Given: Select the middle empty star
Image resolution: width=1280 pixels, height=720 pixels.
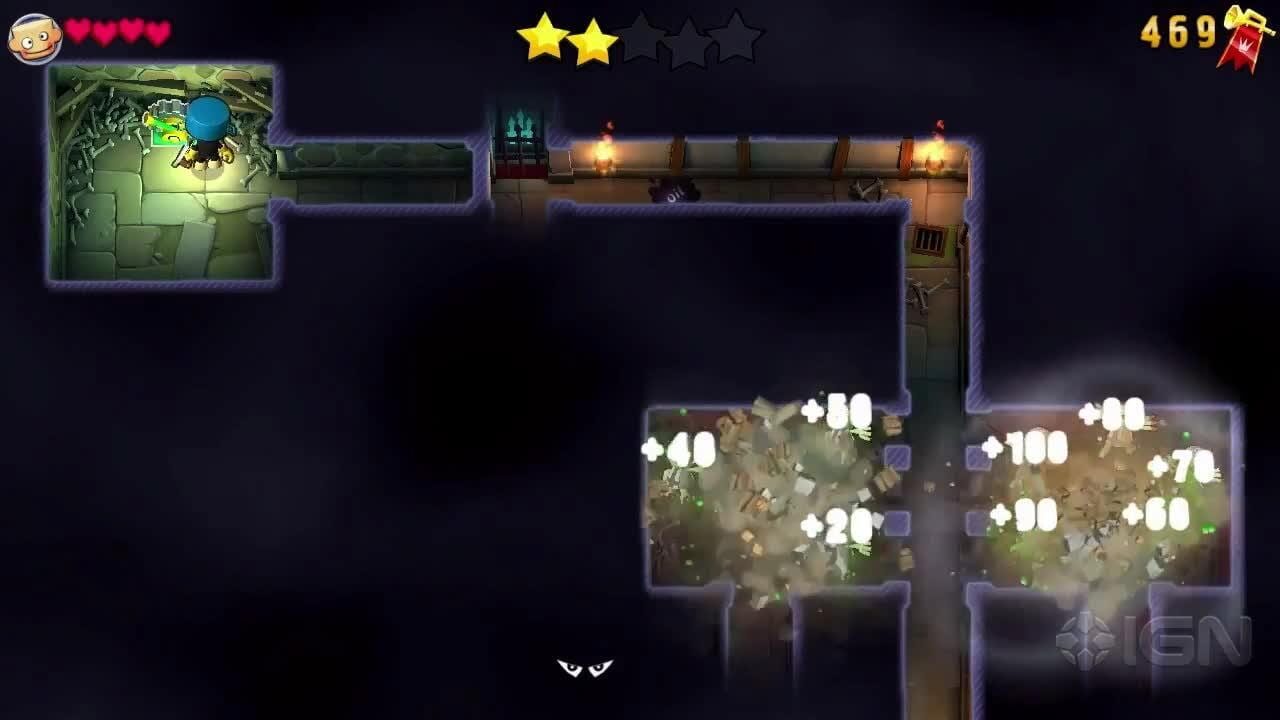Looking at the screenshot, I should point(645,35).
